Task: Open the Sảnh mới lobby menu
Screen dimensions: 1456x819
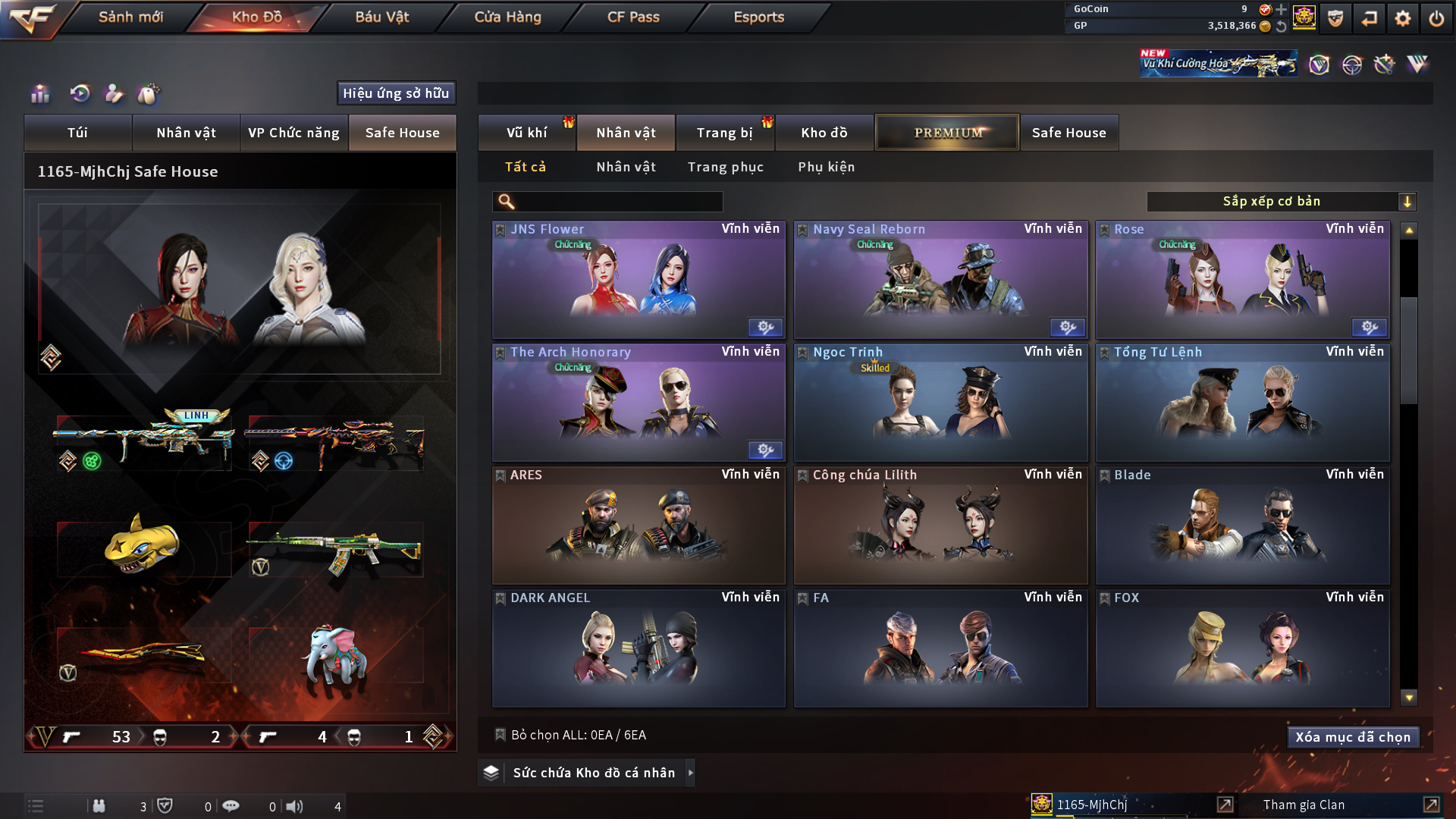Action: (130, 17)
